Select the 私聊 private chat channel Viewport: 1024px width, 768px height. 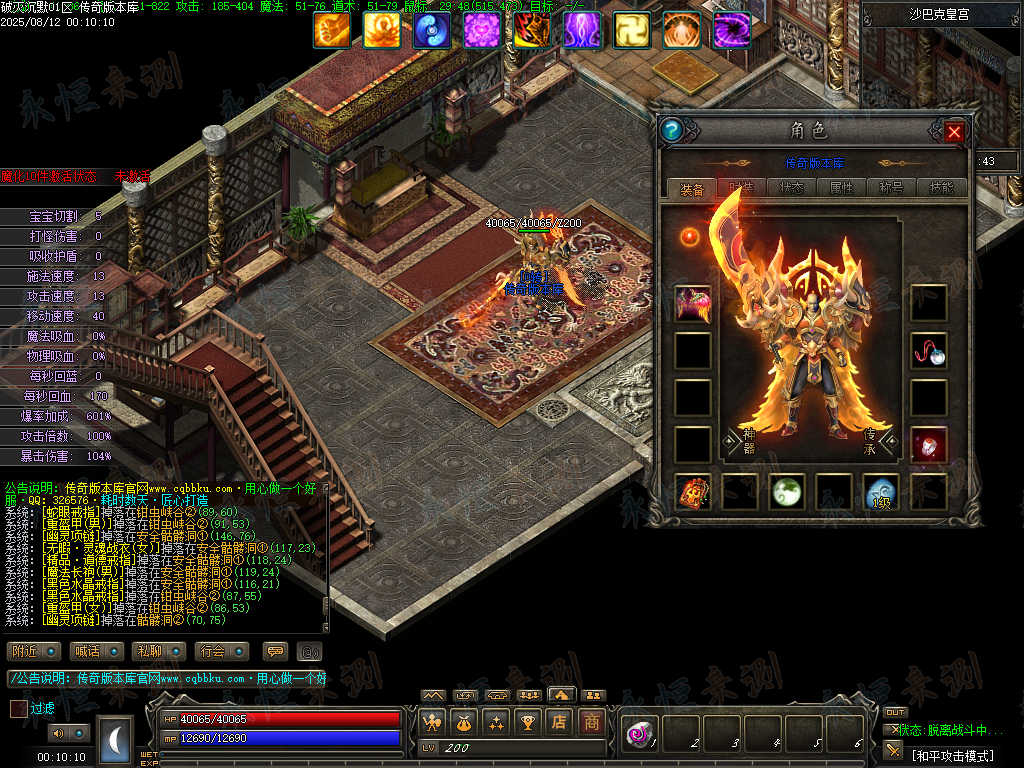(158, 651)
